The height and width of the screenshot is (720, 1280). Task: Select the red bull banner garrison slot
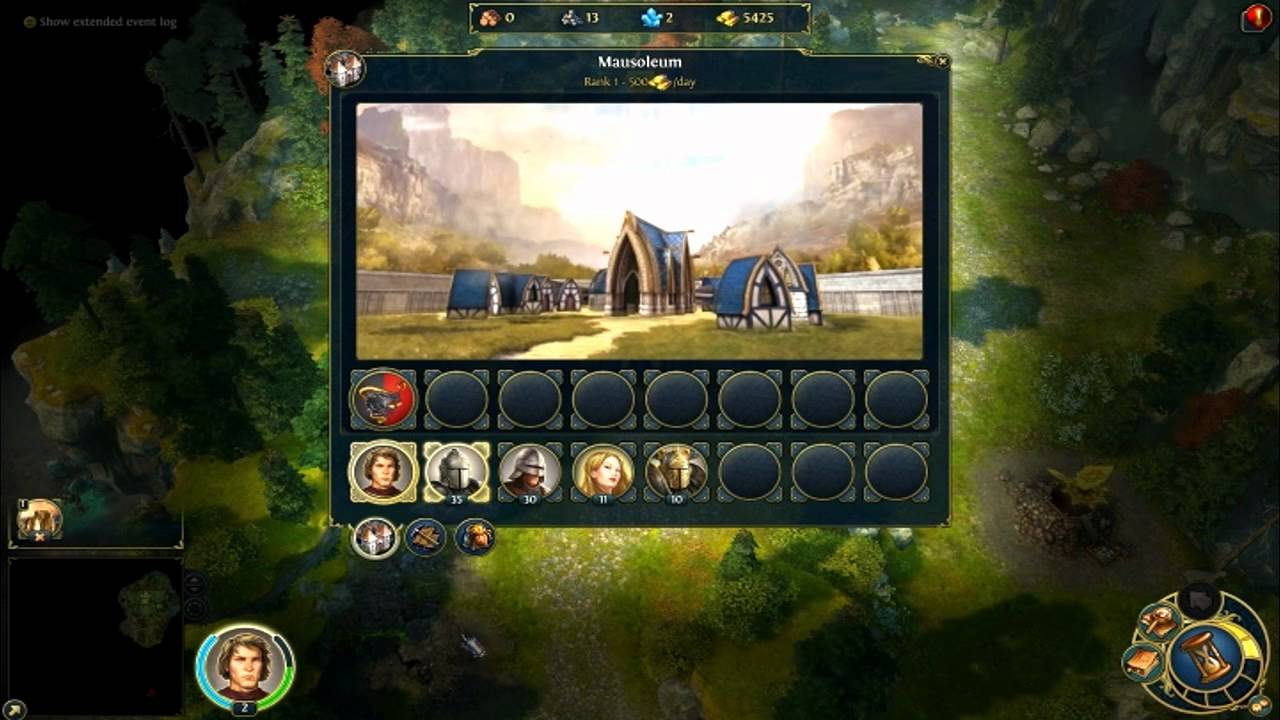click(382, 398)
